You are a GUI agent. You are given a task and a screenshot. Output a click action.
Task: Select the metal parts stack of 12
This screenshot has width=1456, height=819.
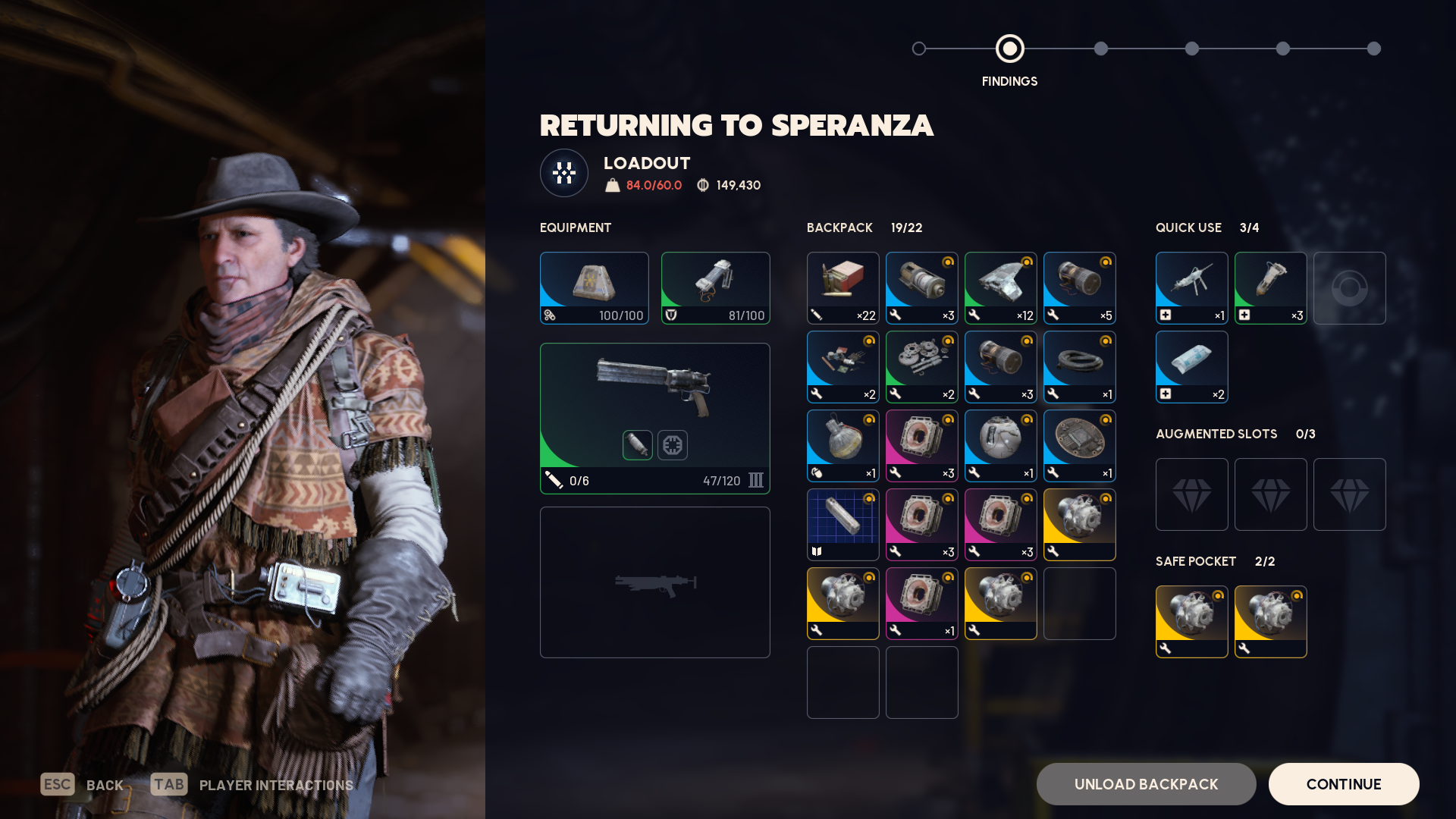pos(1000,288)
